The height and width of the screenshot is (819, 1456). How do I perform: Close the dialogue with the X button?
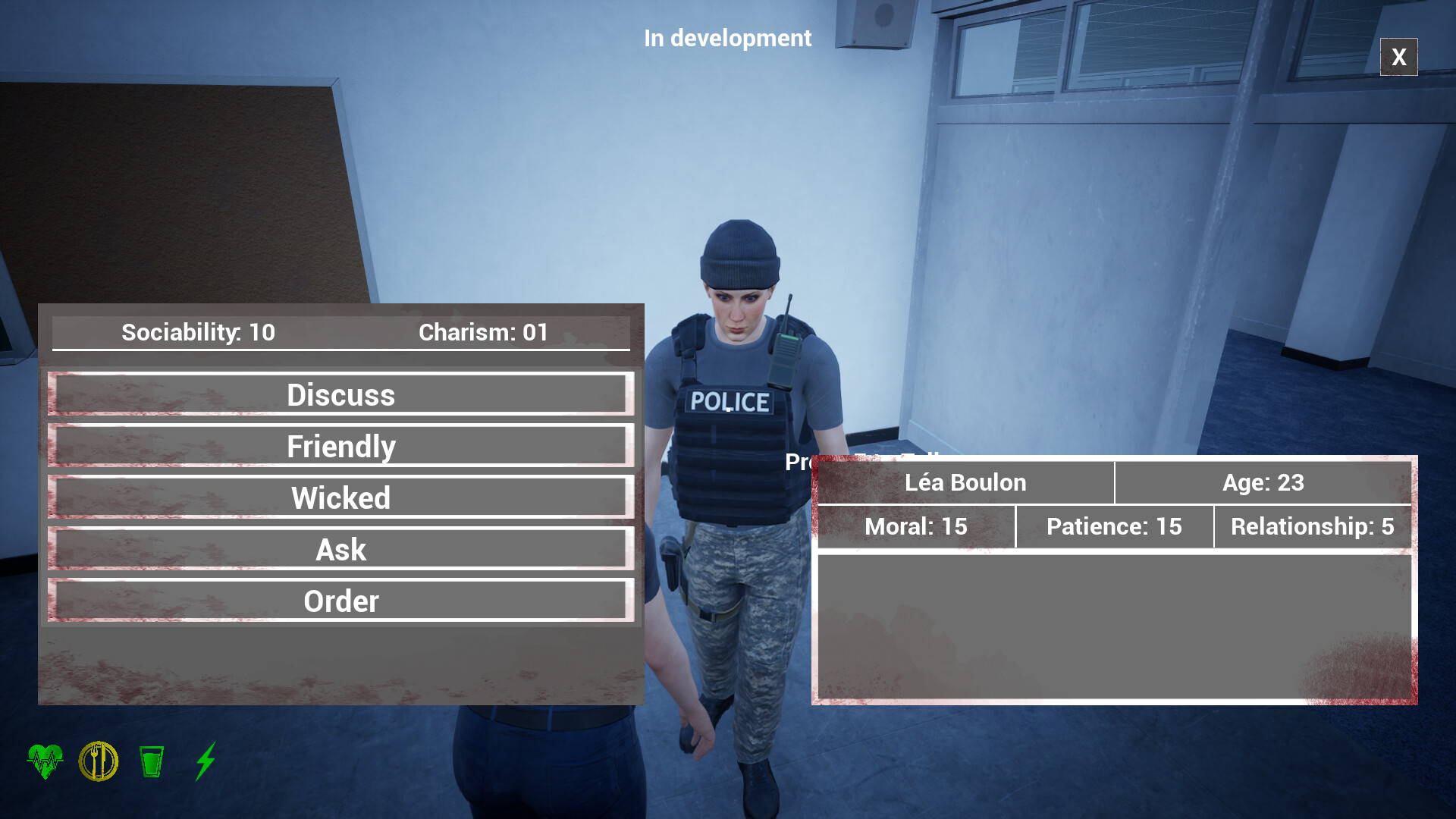[x=1398, y=57]
